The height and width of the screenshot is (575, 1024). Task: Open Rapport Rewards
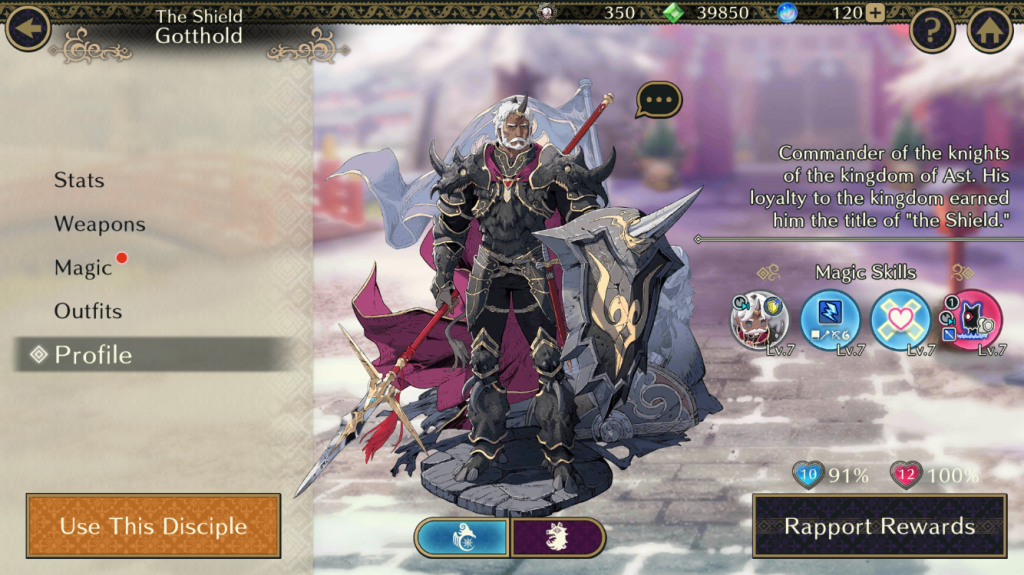(879, 526)
